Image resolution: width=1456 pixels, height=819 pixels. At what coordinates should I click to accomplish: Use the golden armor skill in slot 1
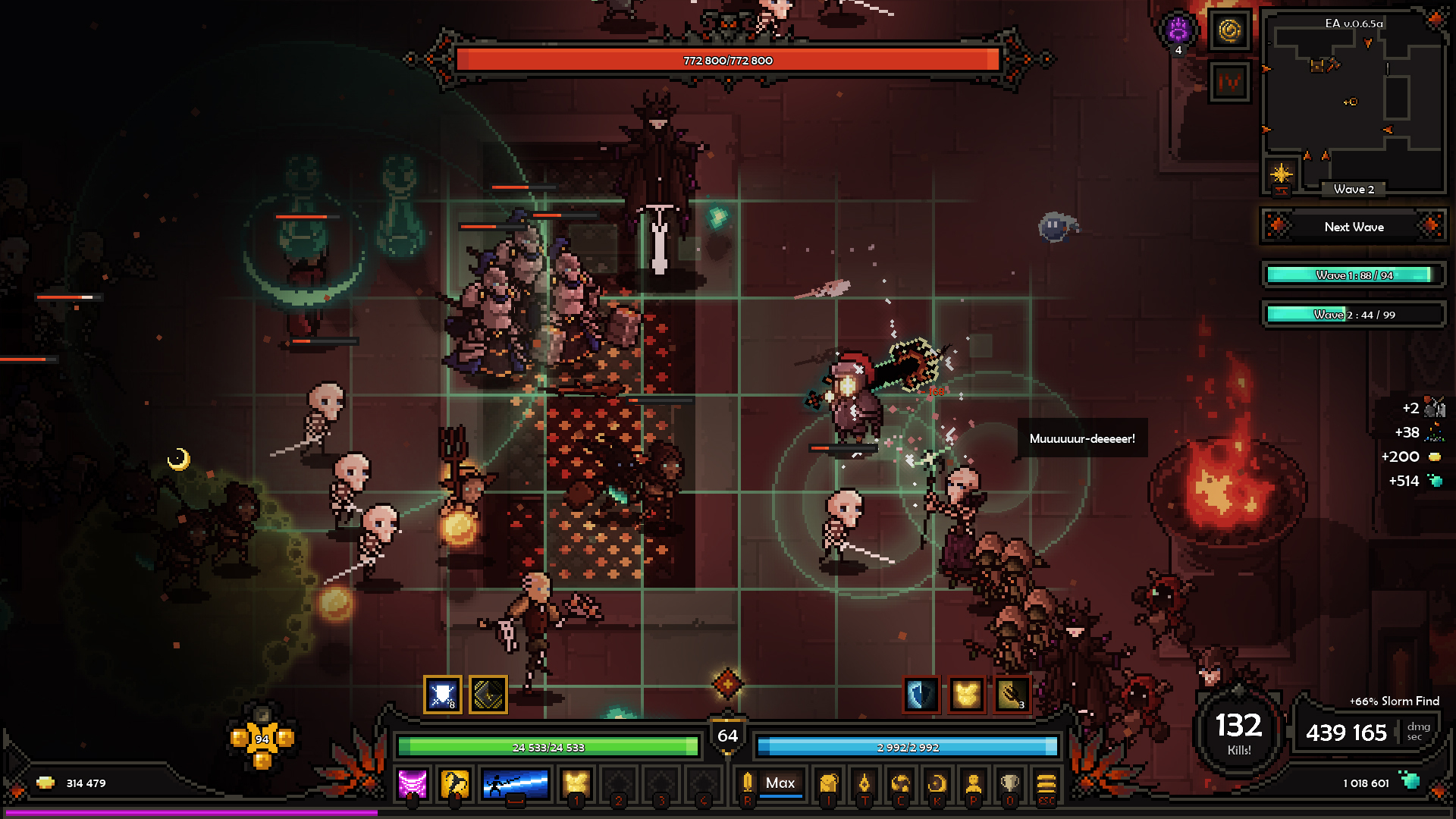pos(576,784)
